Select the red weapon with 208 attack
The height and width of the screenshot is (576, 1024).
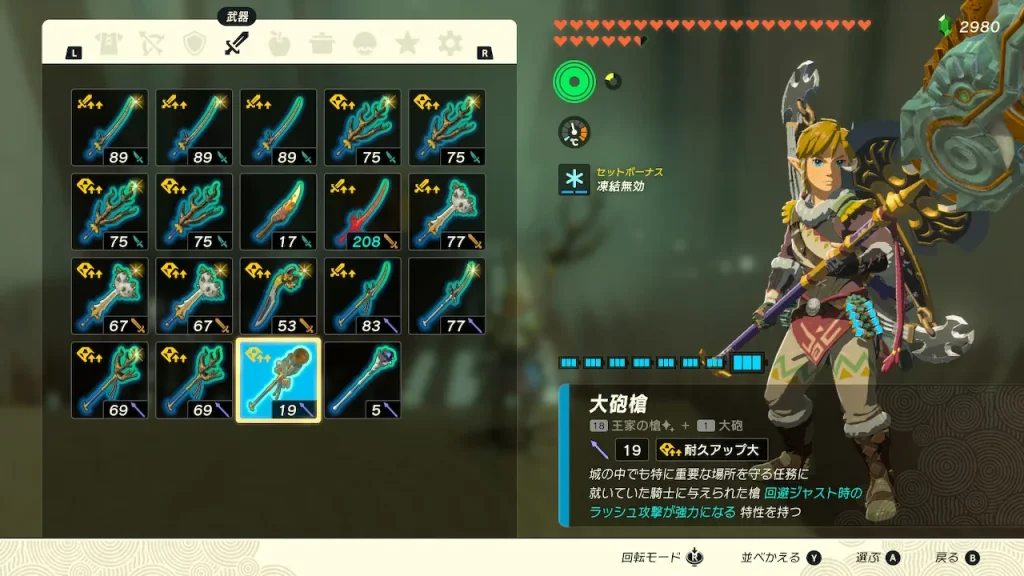(x=362, y=212)
